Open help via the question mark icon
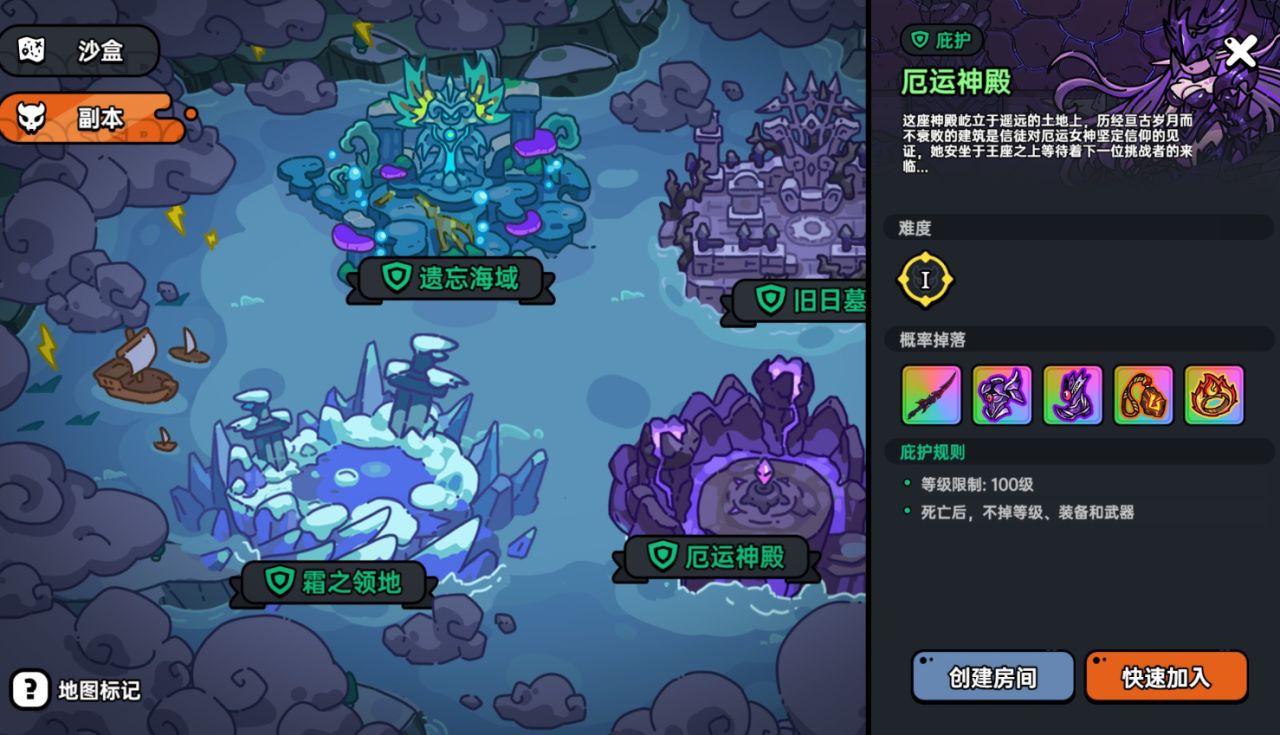The image size is (1280, 735). point(30,688)
